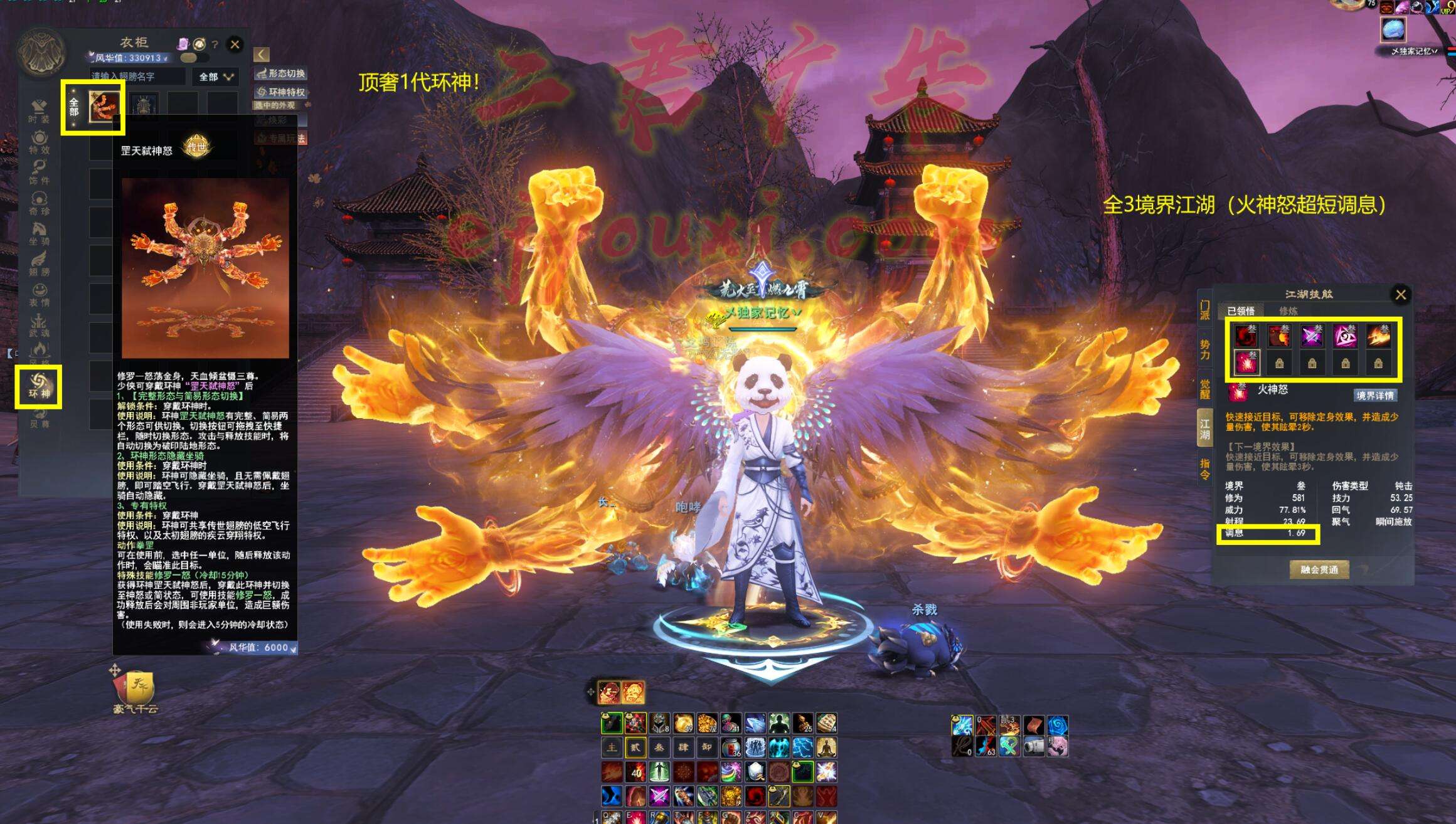Open the 全部 filter dropdown
The image size is (1456, 824).
pos(215,77)
